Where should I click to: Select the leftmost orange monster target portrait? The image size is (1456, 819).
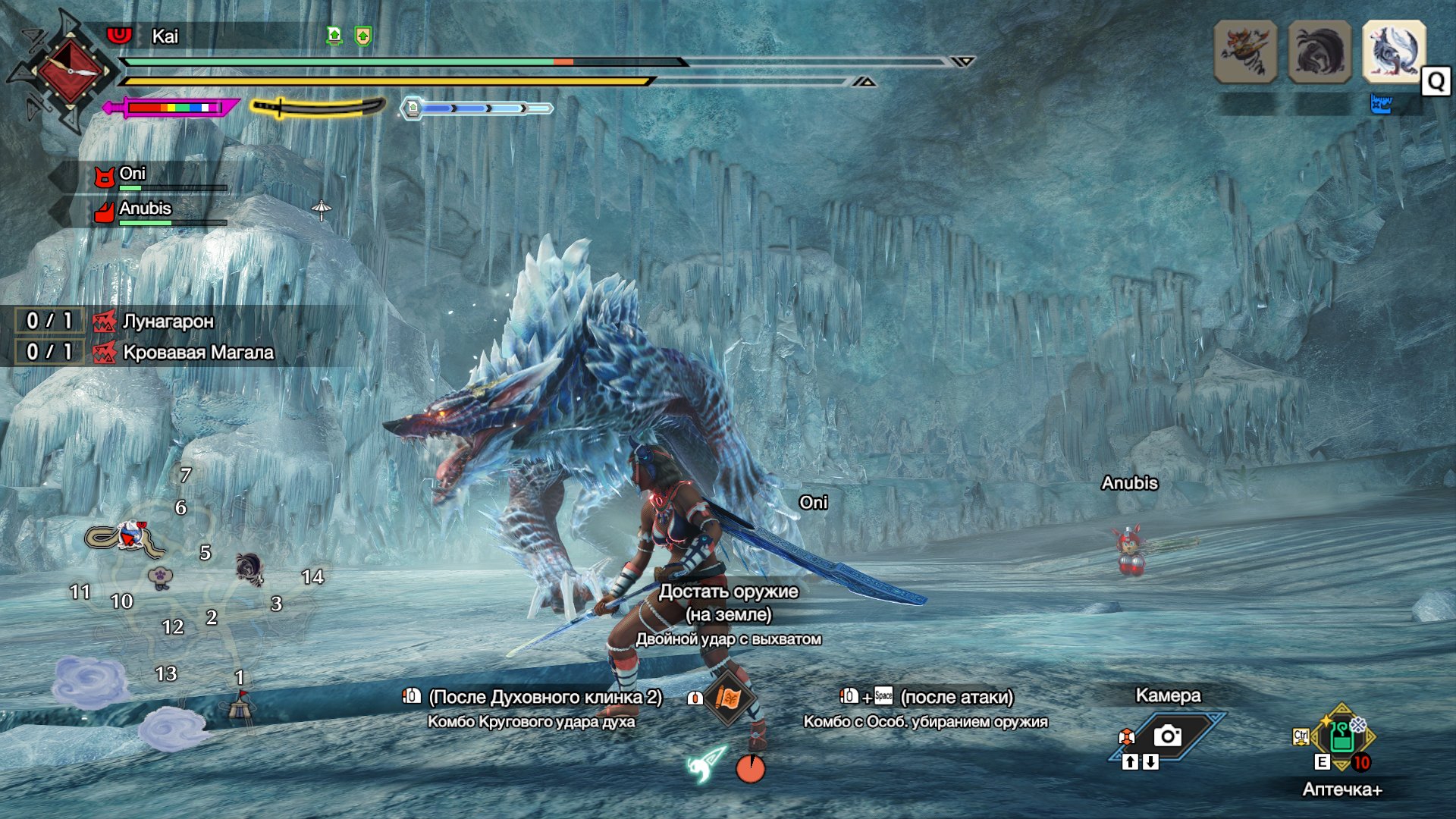point(1245,52)
